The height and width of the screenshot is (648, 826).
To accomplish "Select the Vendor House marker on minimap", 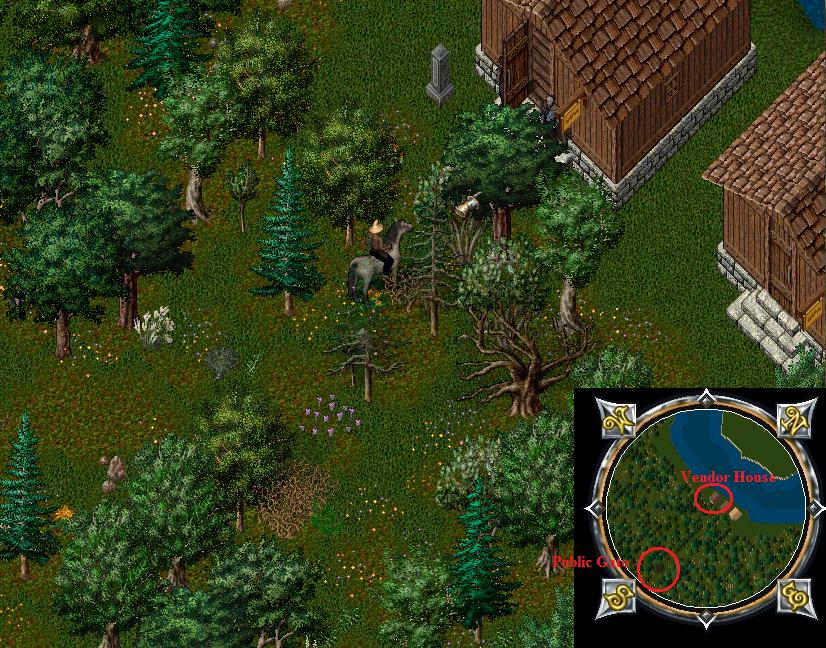I will (711, 498).
